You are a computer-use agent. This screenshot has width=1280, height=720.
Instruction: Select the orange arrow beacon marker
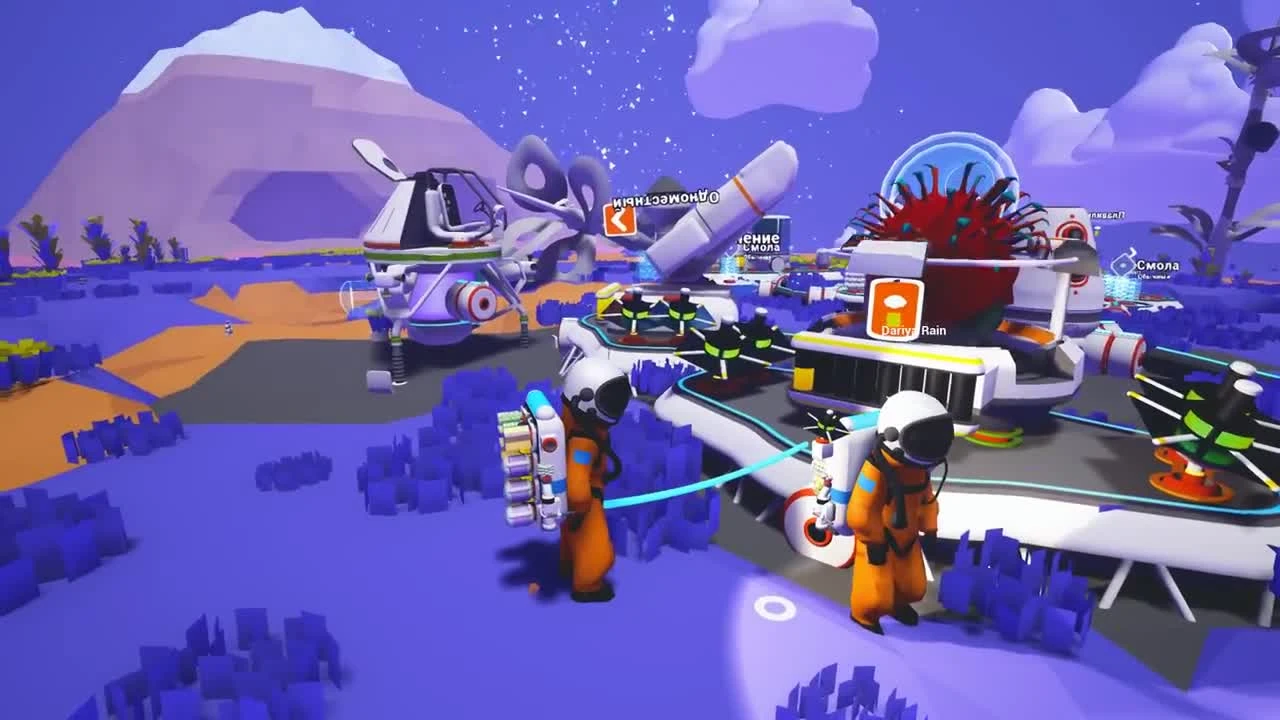coord(619,221)
